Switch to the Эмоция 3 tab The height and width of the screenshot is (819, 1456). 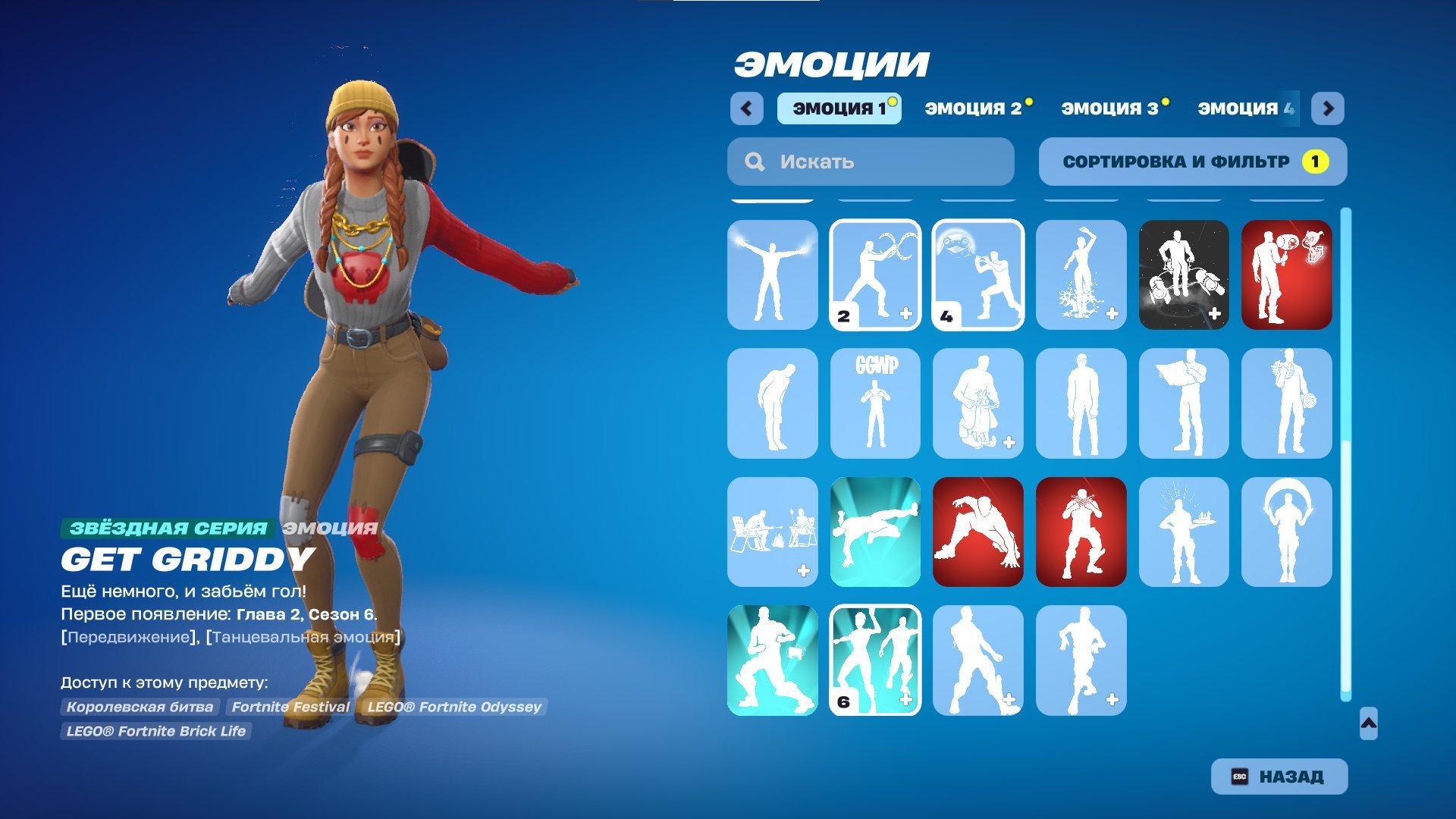1112,108
